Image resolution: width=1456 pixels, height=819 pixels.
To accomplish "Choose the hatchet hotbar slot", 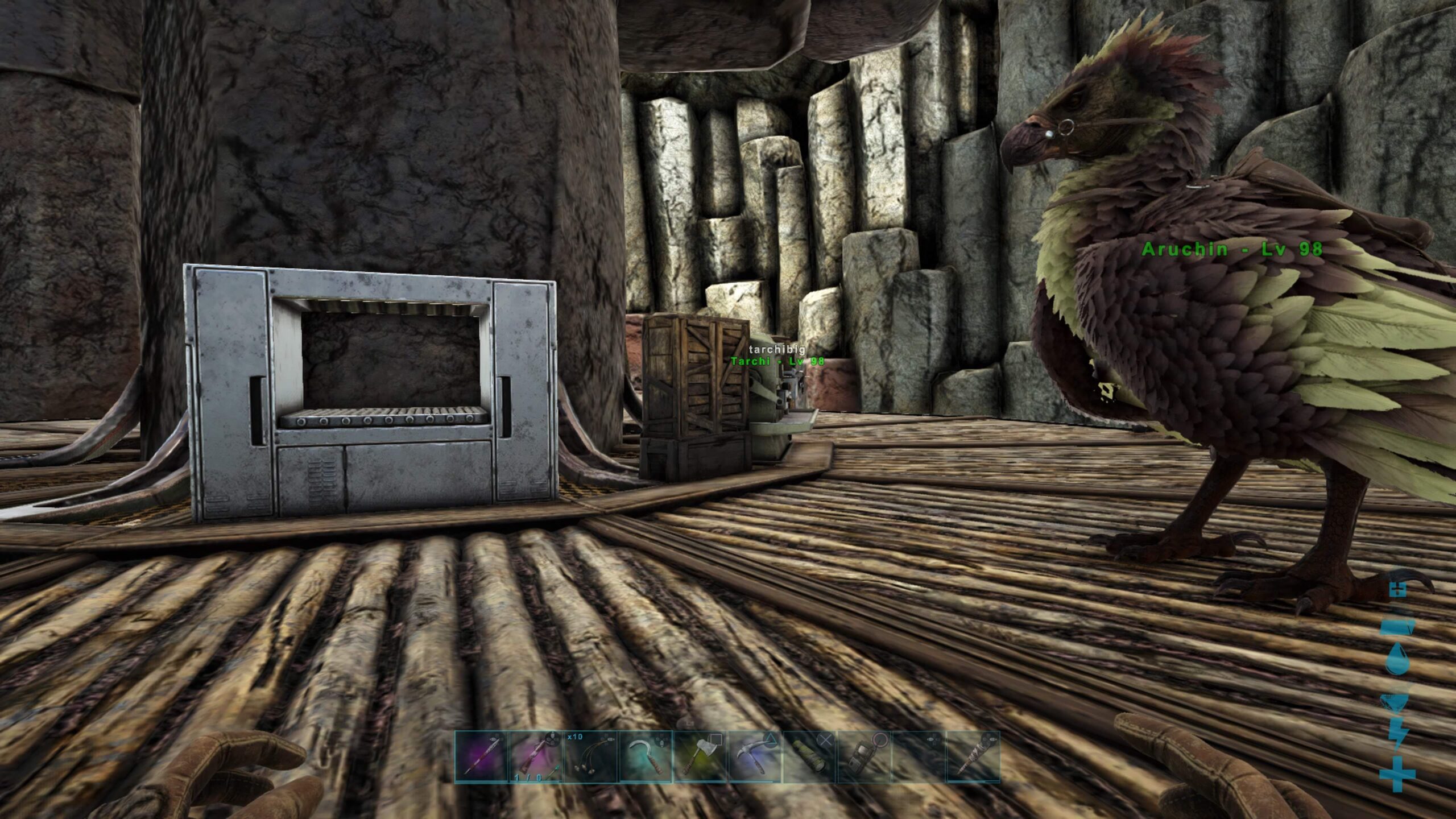I will 700,758.
